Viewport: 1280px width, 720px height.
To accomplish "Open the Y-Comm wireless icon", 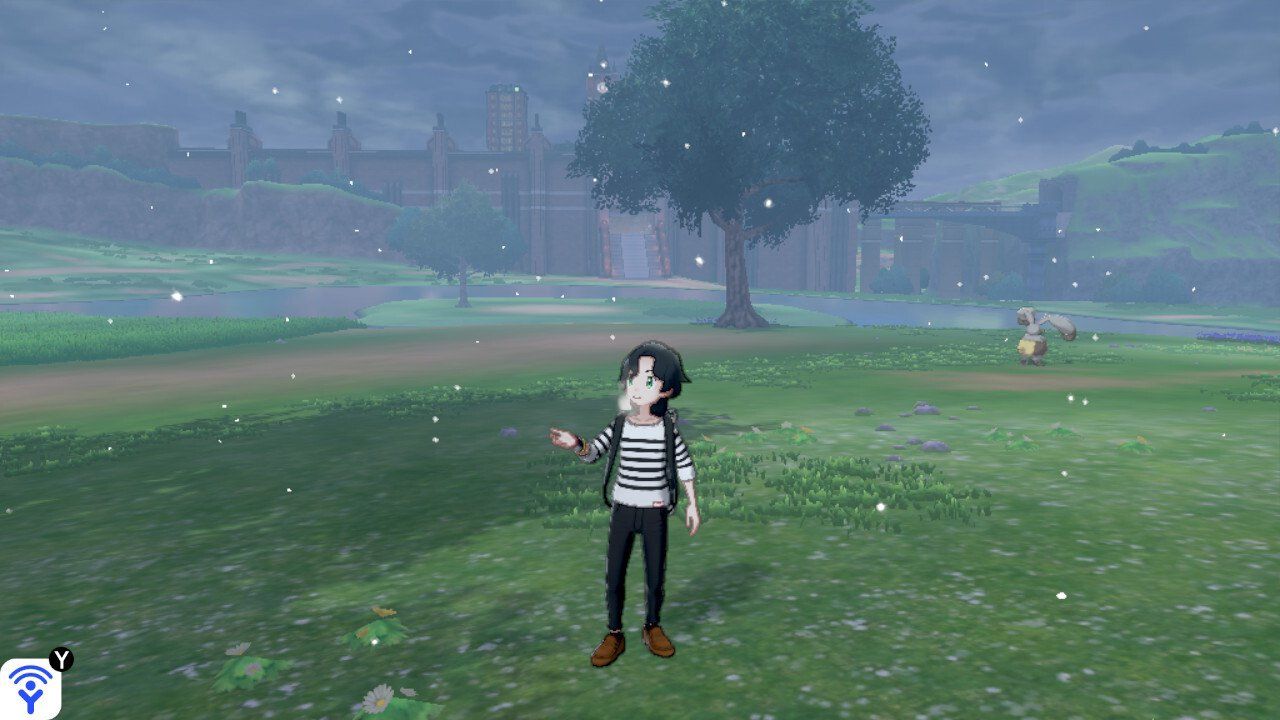I will point(30,688).
